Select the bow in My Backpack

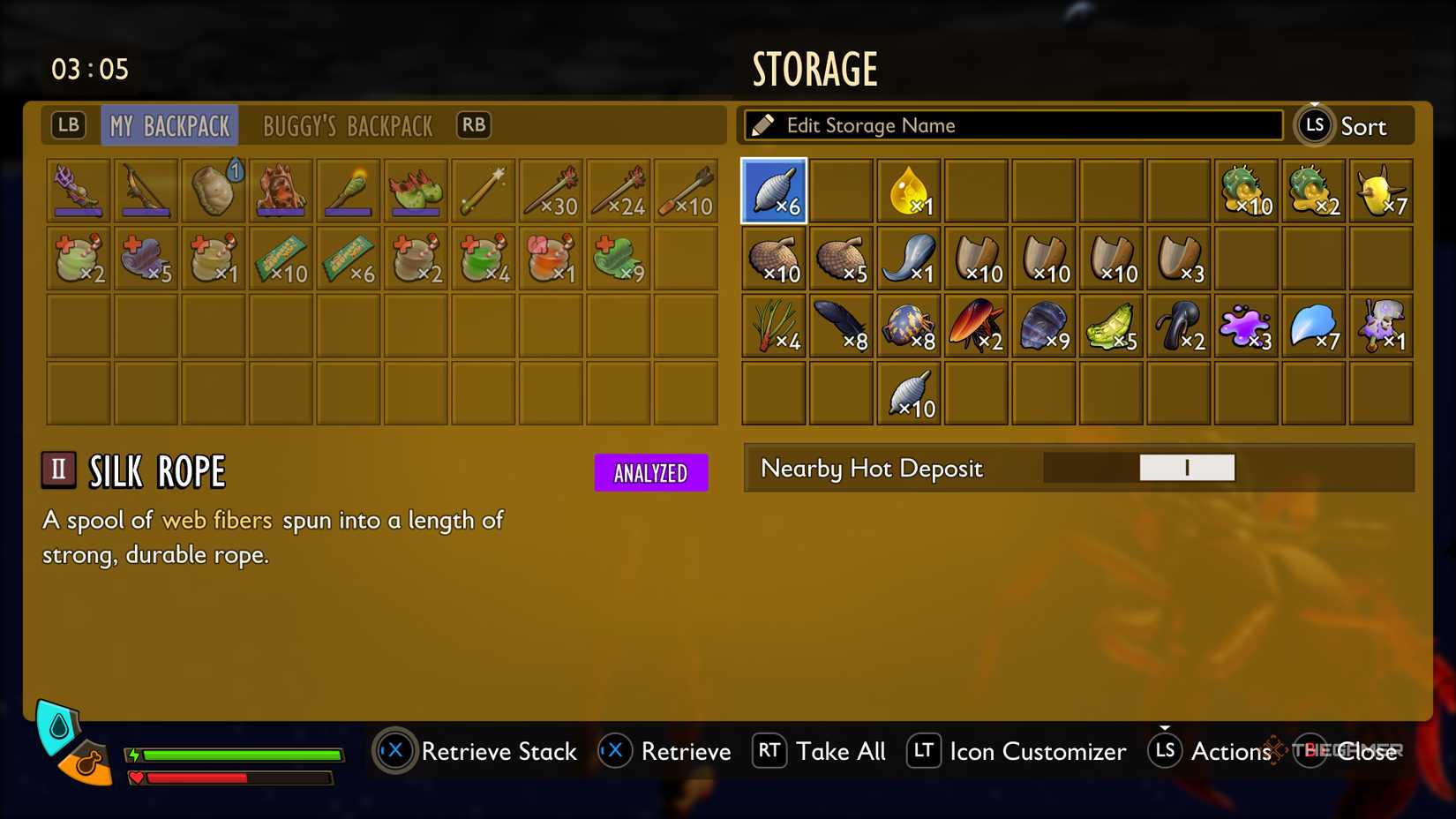(146, 190)
